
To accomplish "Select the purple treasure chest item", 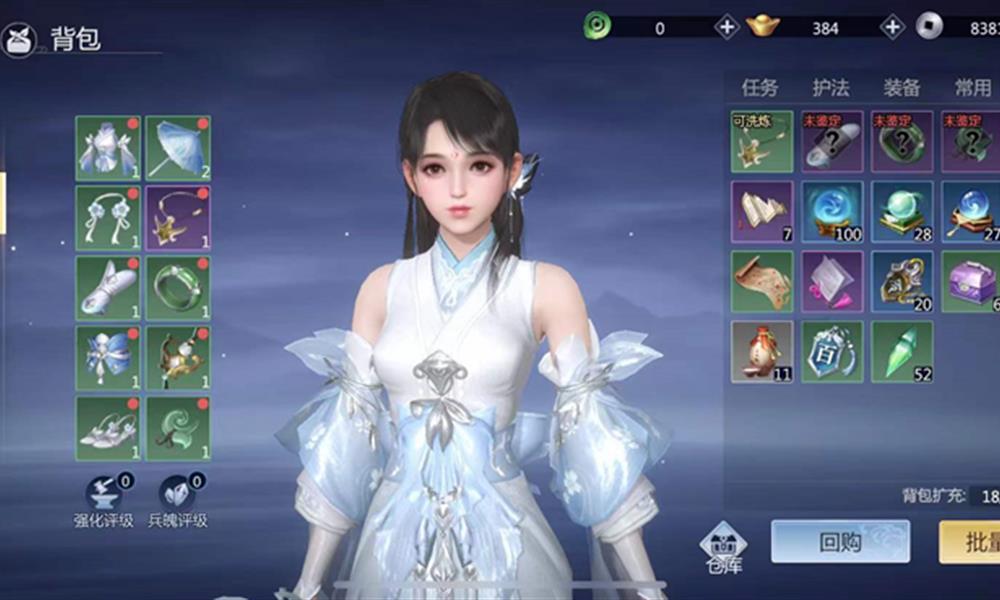I will [972, 281].
